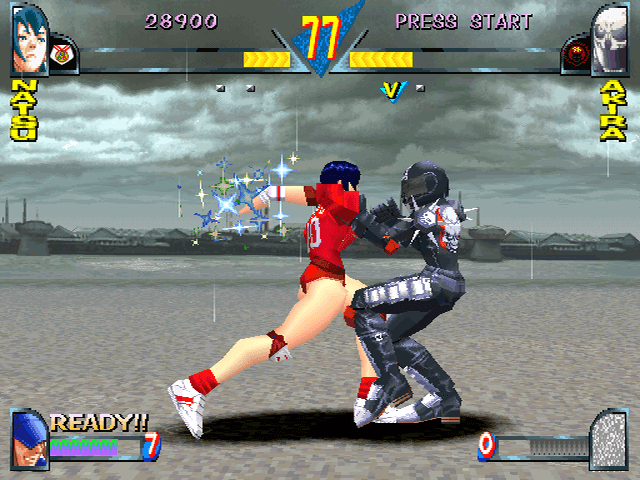This screenshot has width=640, height=480.
Task: Select the school emblem beside Natsu's portrait
Action: 62,50
